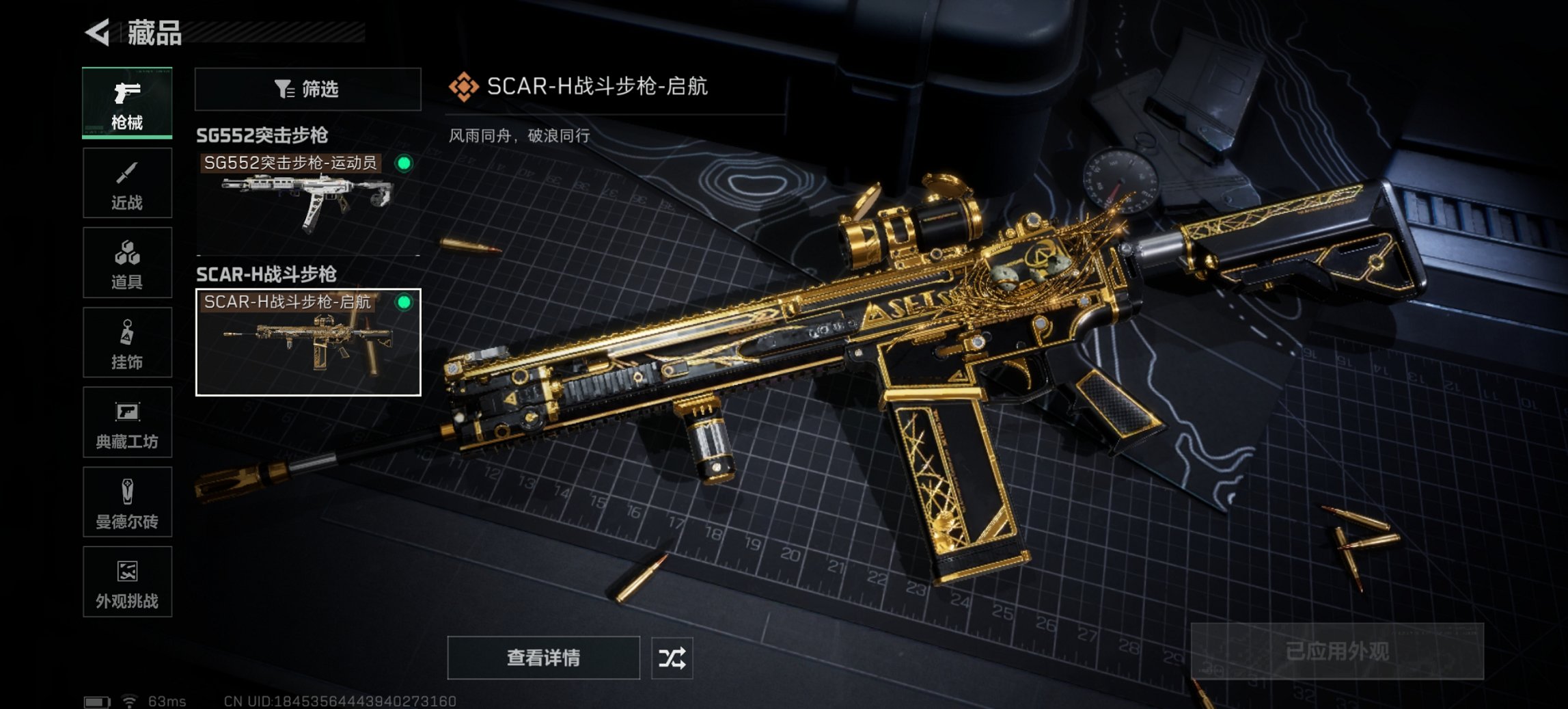Open the 曼德尔砖 section icon
1568x709 pixels.
click(x=127, y=503)
